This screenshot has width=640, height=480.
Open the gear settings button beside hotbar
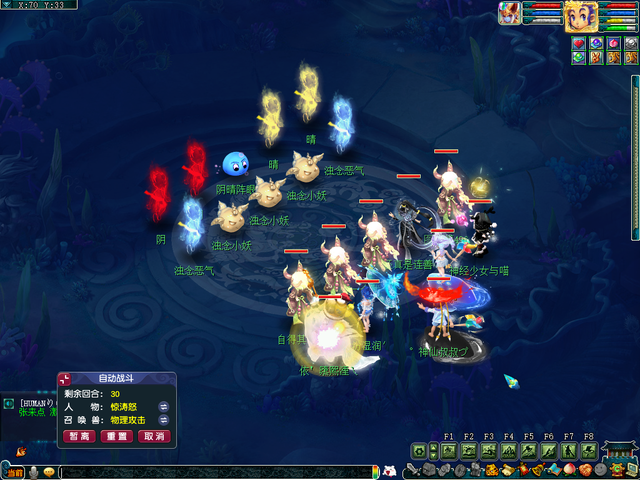pos(419,452)
